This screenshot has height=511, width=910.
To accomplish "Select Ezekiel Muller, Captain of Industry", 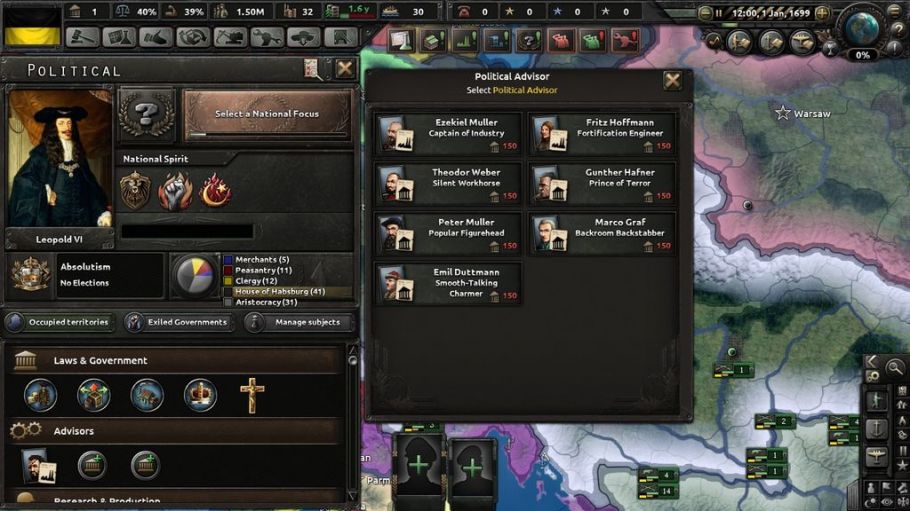I will (x=449, y=133).
